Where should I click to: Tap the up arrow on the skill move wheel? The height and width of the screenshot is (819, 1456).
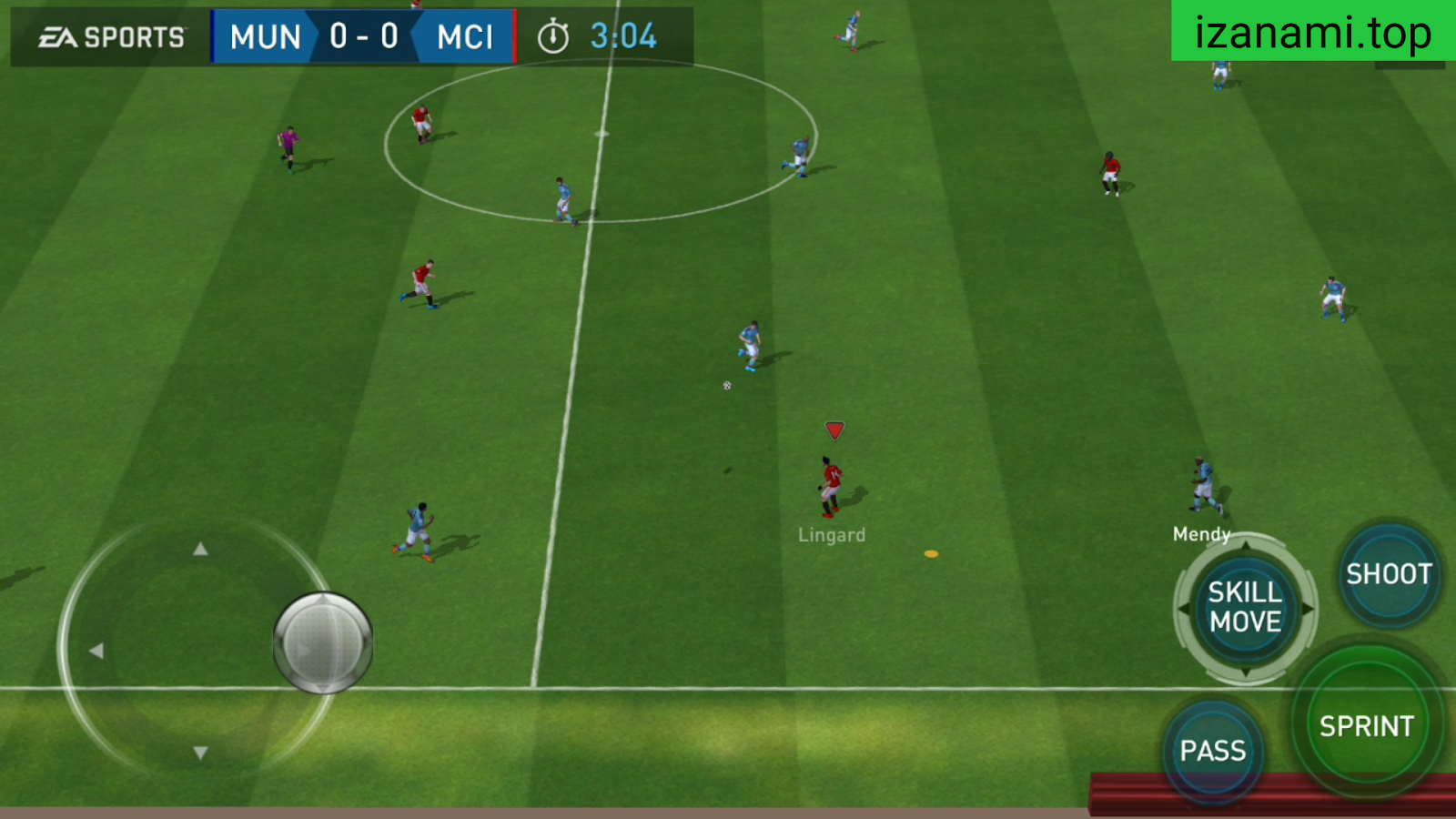tap(1245, 546)
